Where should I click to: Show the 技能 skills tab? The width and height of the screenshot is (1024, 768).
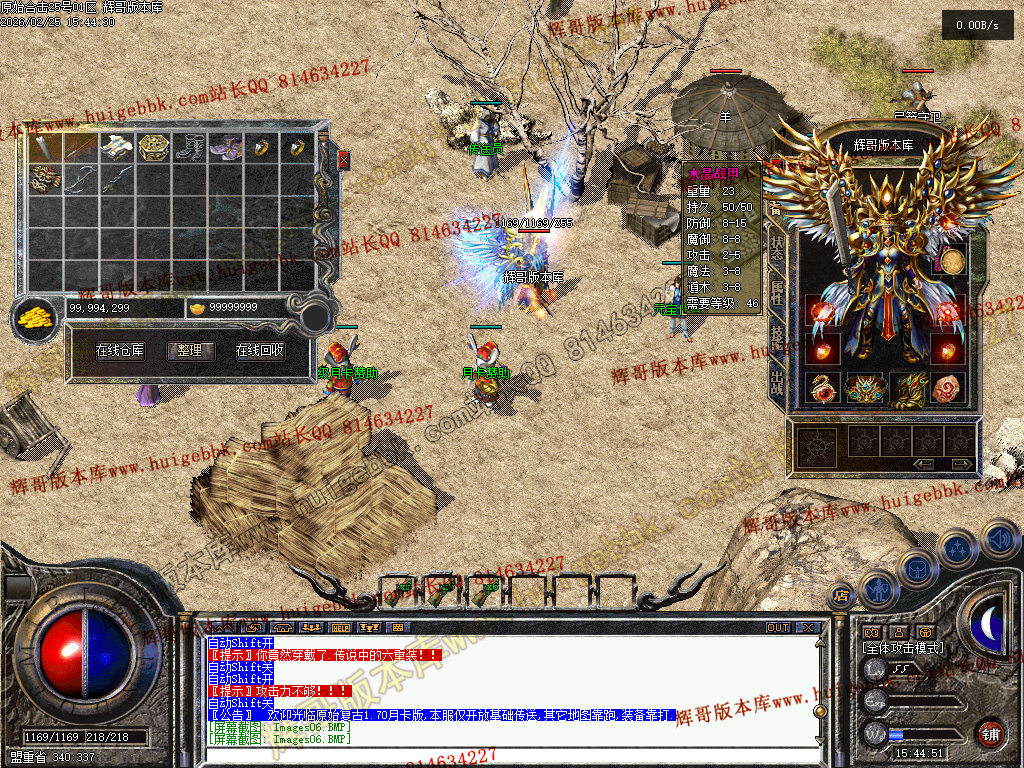coord(777,336)
